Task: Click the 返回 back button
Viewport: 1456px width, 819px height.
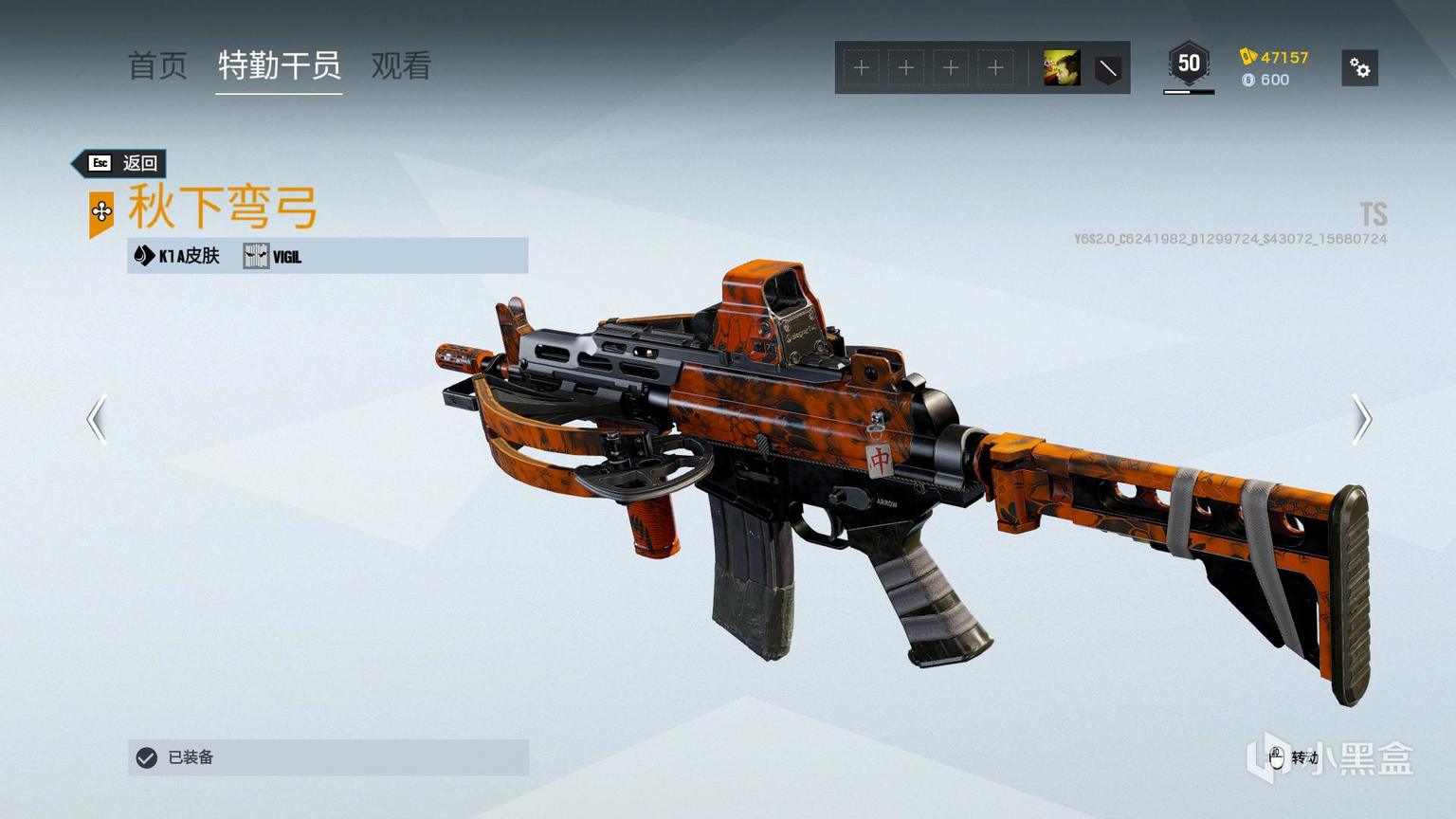Action: coord(121,163)
